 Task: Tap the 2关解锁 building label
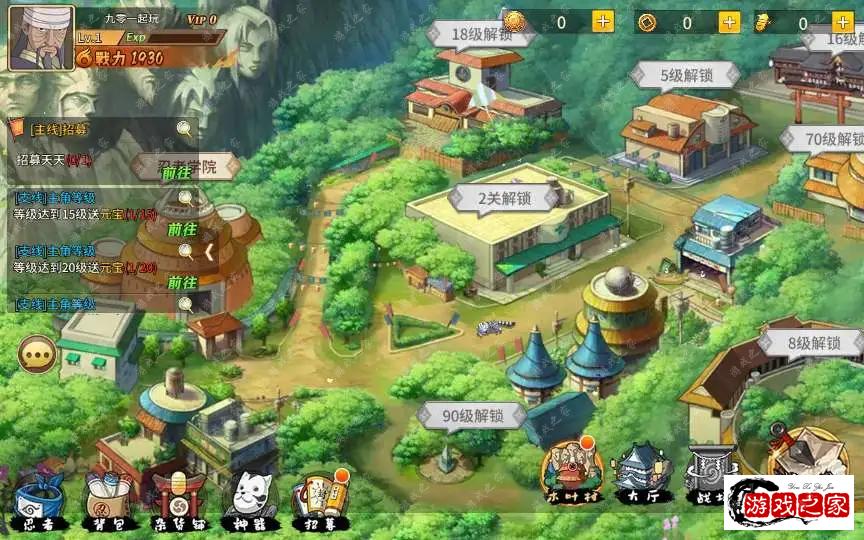[504, 198]
